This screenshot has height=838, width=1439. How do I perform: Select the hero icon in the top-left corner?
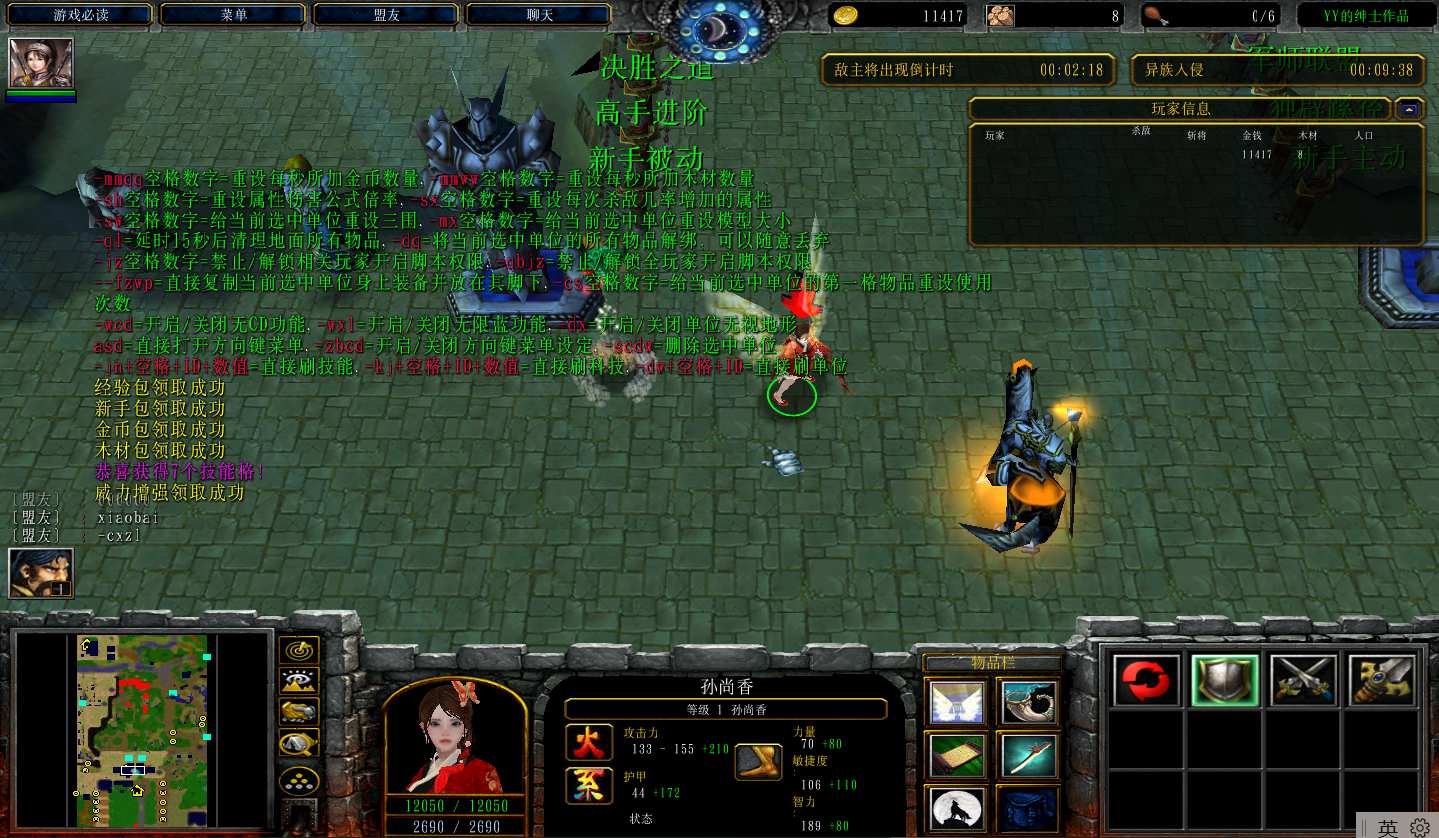[x=41, y=64]
